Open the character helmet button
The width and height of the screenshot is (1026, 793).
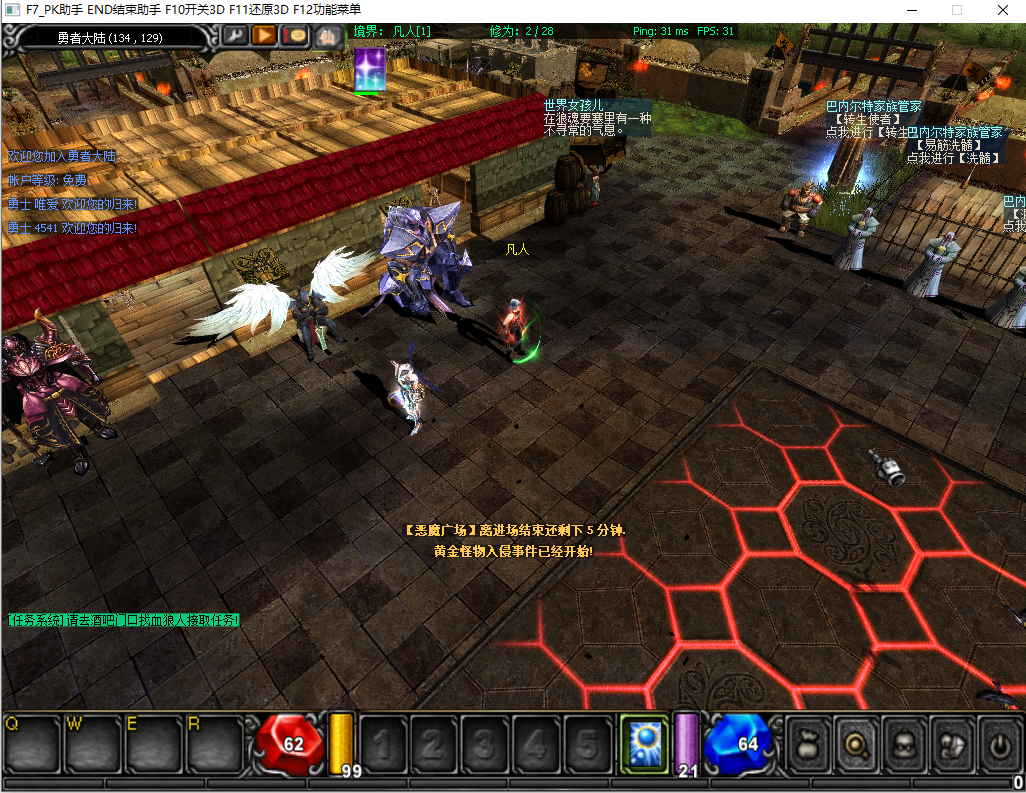click(903, 744)
